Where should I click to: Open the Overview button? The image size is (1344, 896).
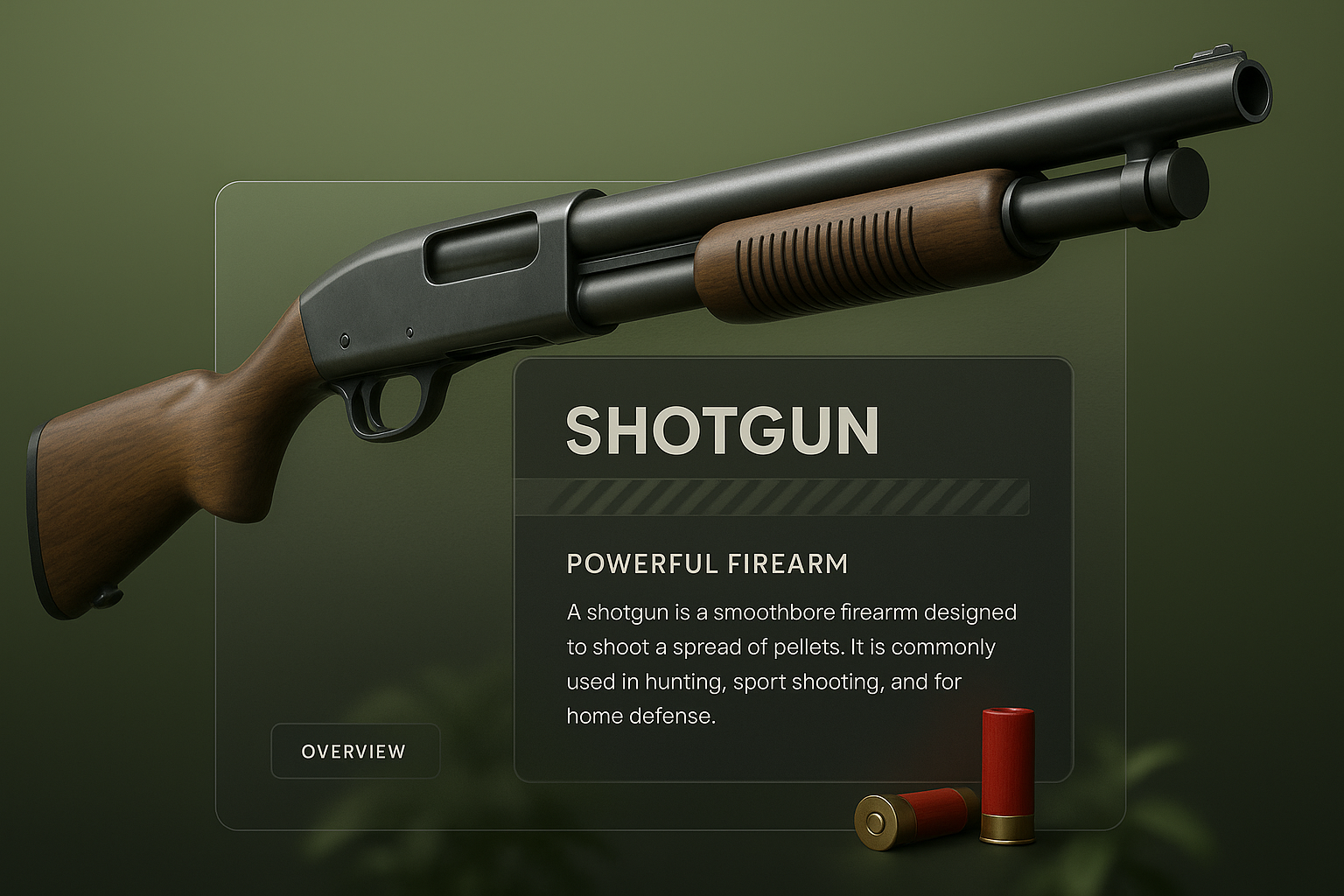(x=354, y=751)
